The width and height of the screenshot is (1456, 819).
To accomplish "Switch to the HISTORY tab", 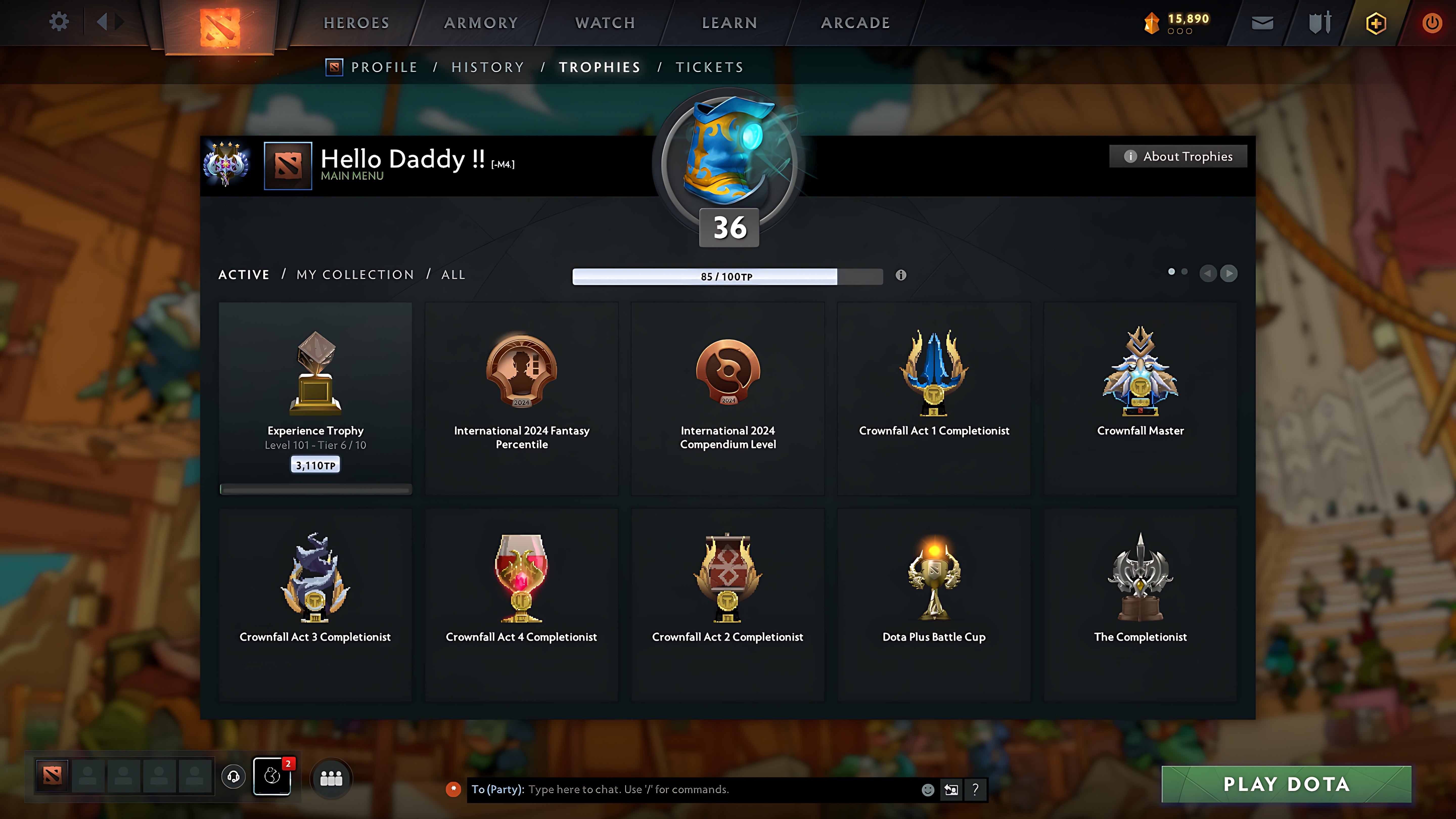I will point(487,67).
